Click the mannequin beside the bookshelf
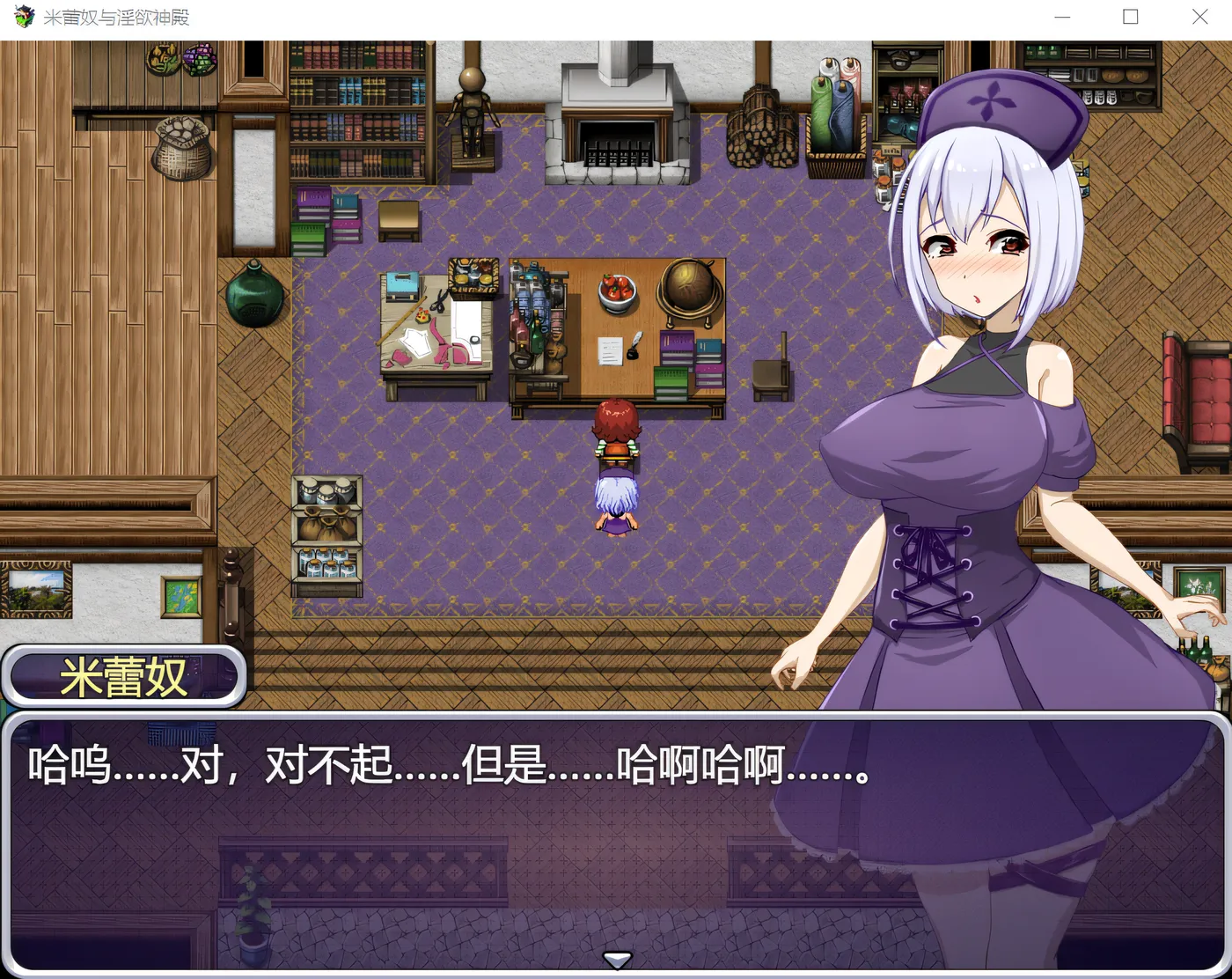 473,101
